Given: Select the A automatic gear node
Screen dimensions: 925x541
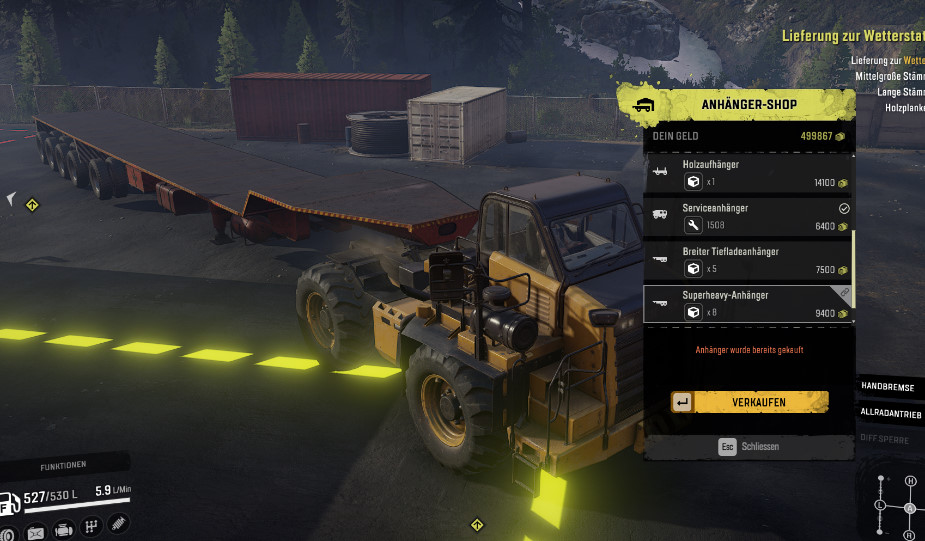Looking at the screenshot, I should tap(910, 508).
